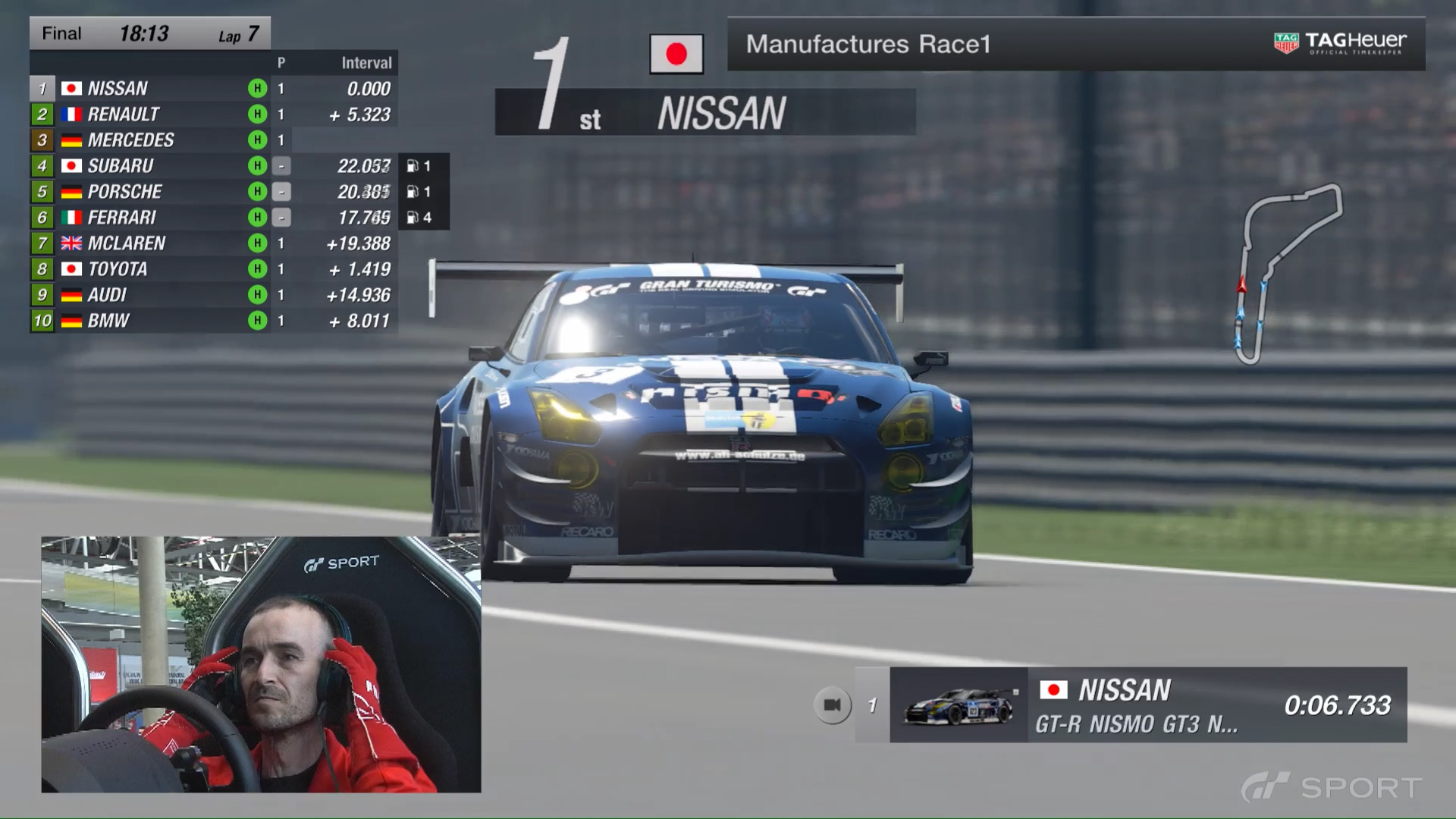This screenshot has height=819, width=1456.
Task: Click the TAG Heuer timekeeper logo
Action: click(1340, 42)
